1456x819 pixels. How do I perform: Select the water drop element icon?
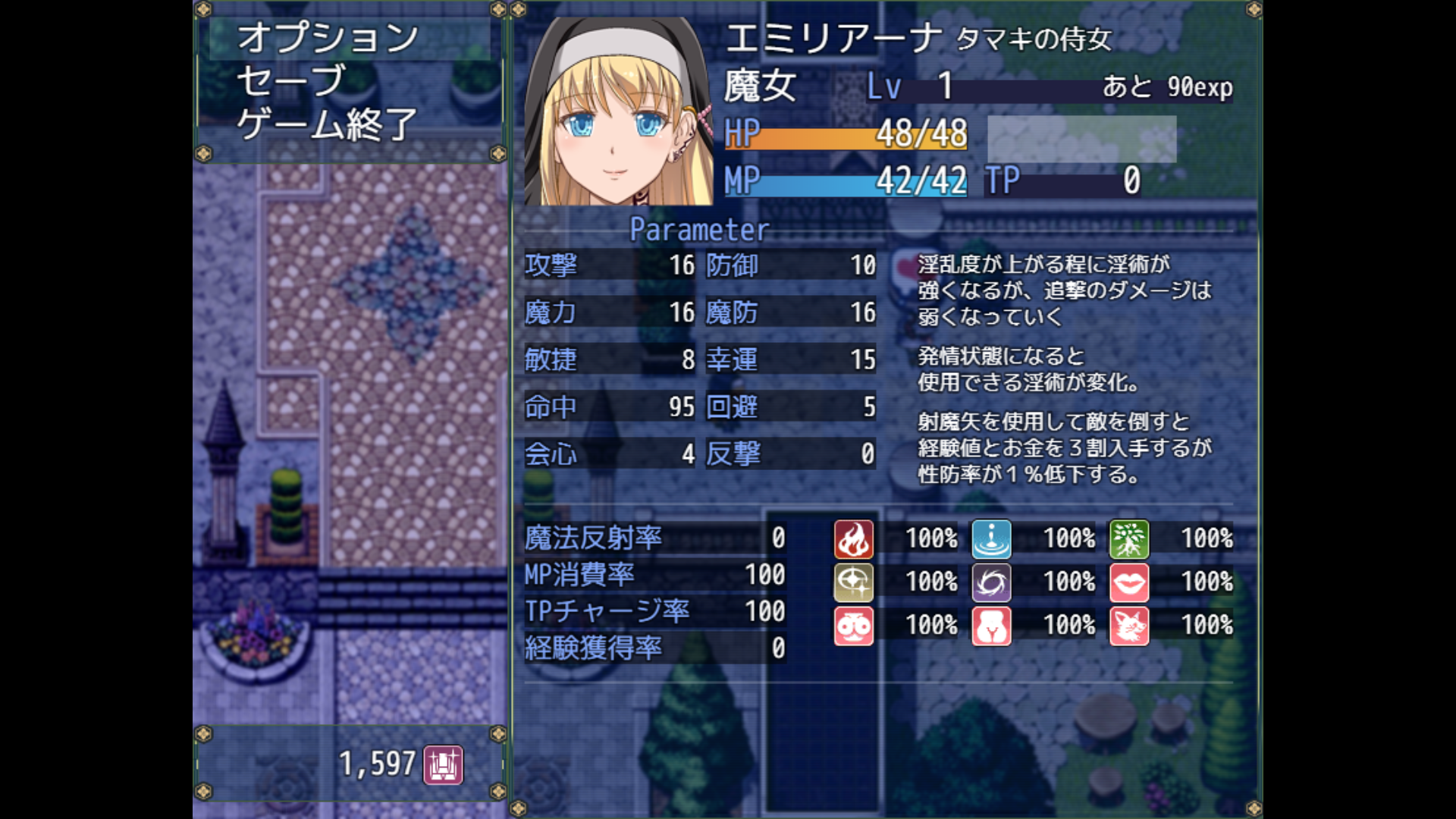pyautogui.click(x=991, y=539)
